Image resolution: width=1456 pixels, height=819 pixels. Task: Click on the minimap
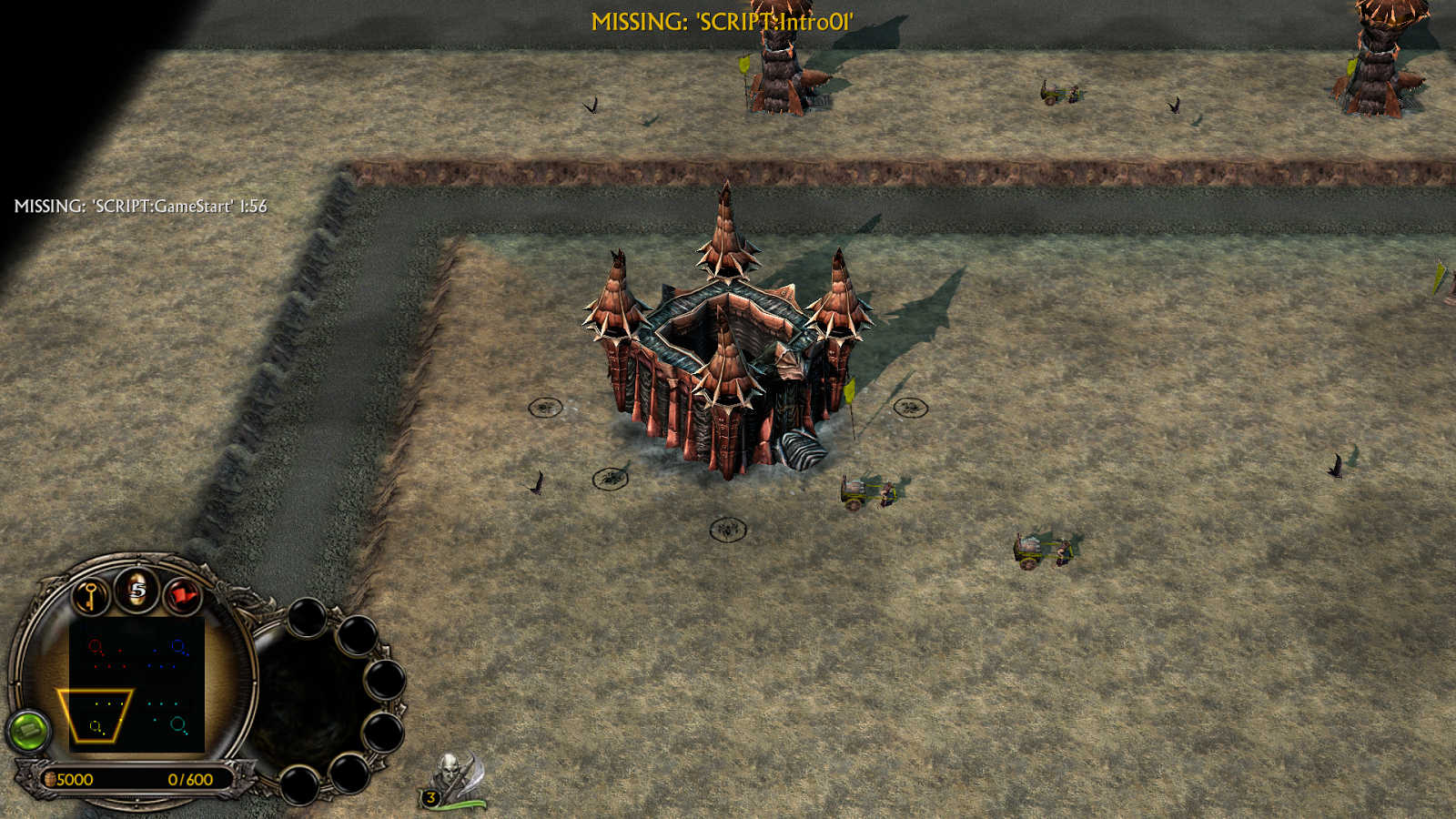coord(136,685)
